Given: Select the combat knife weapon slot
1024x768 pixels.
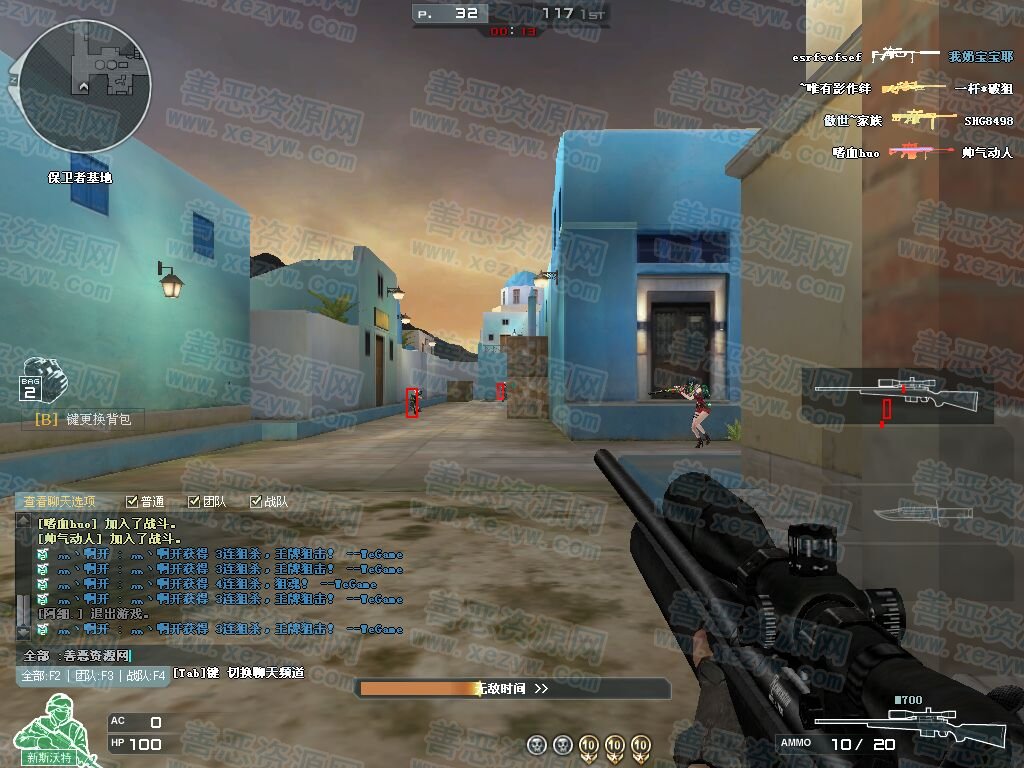Looking at the screenshot, I should pos(908,513).
